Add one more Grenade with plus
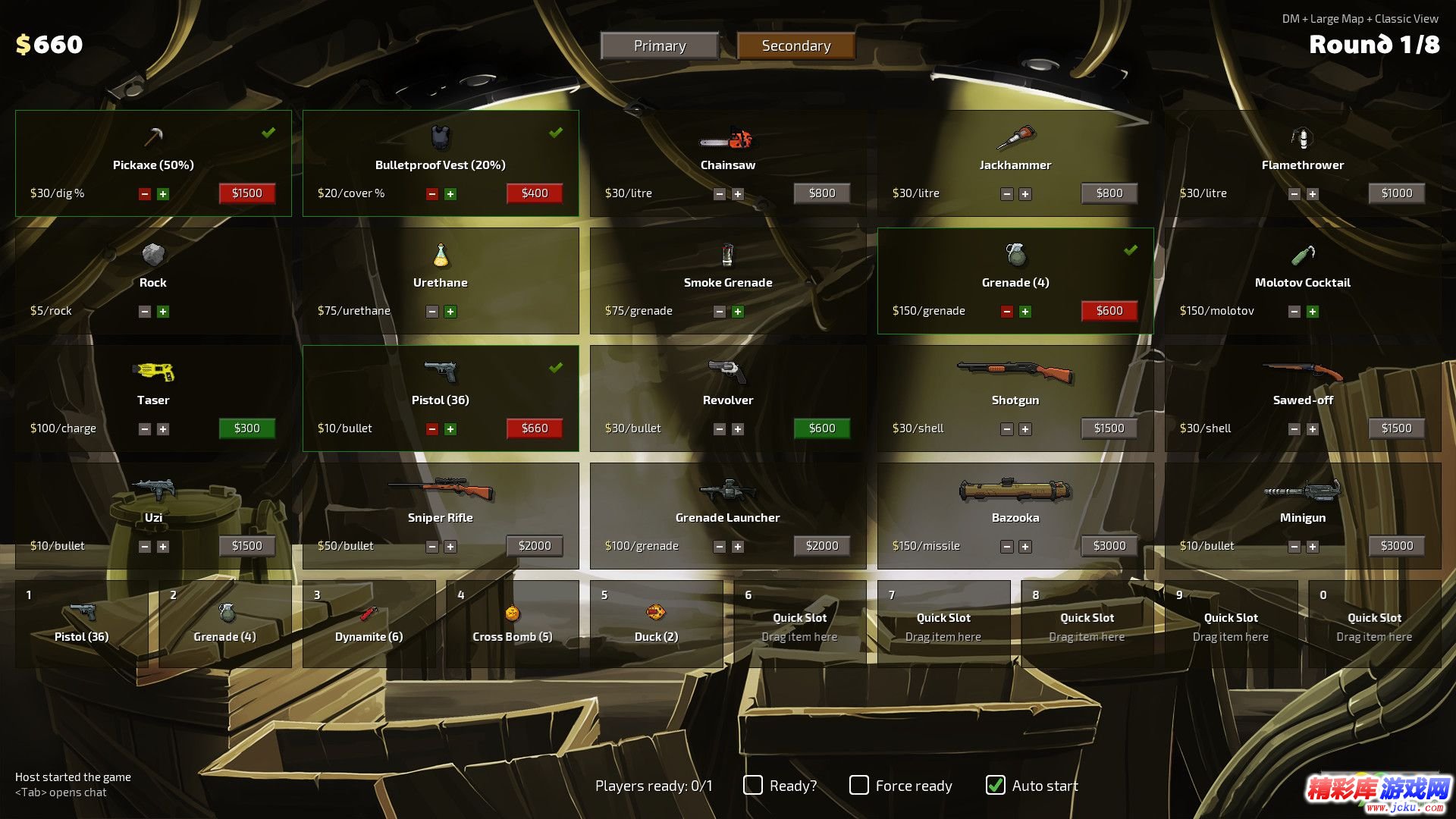This screenshot has width=1456, height=819. click(1025, 312)
